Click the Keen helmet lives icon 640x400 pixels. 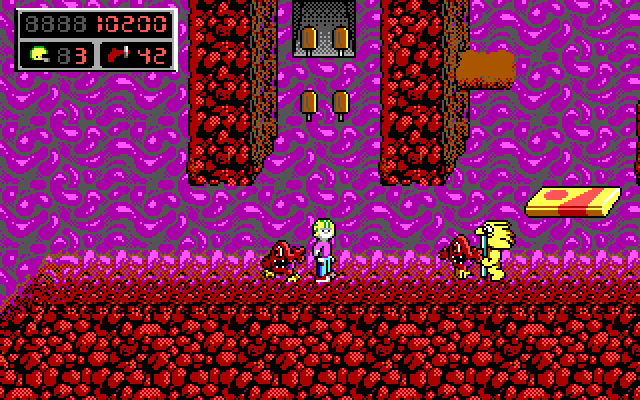click(39, 54)
